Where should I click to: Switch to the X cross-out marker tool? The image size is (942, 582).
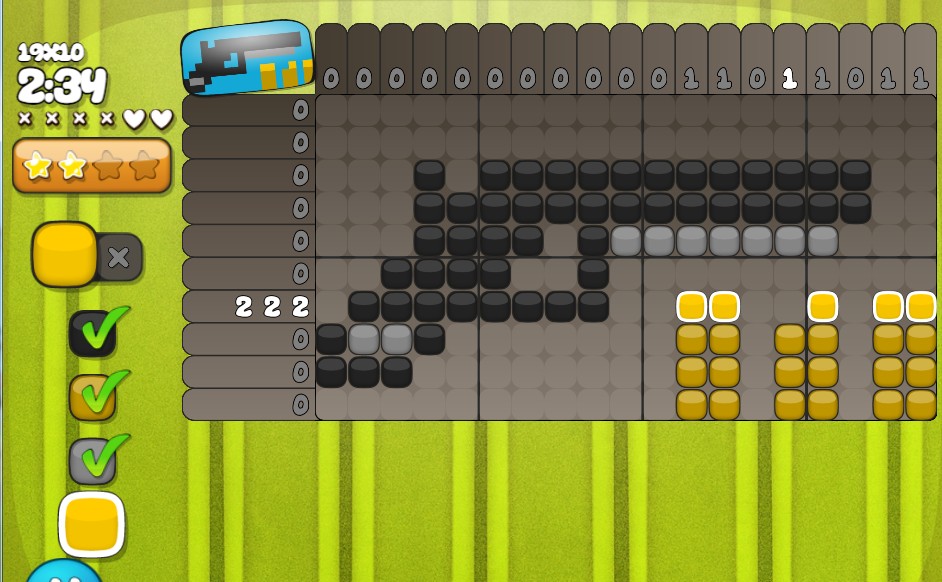pos(119,257)
